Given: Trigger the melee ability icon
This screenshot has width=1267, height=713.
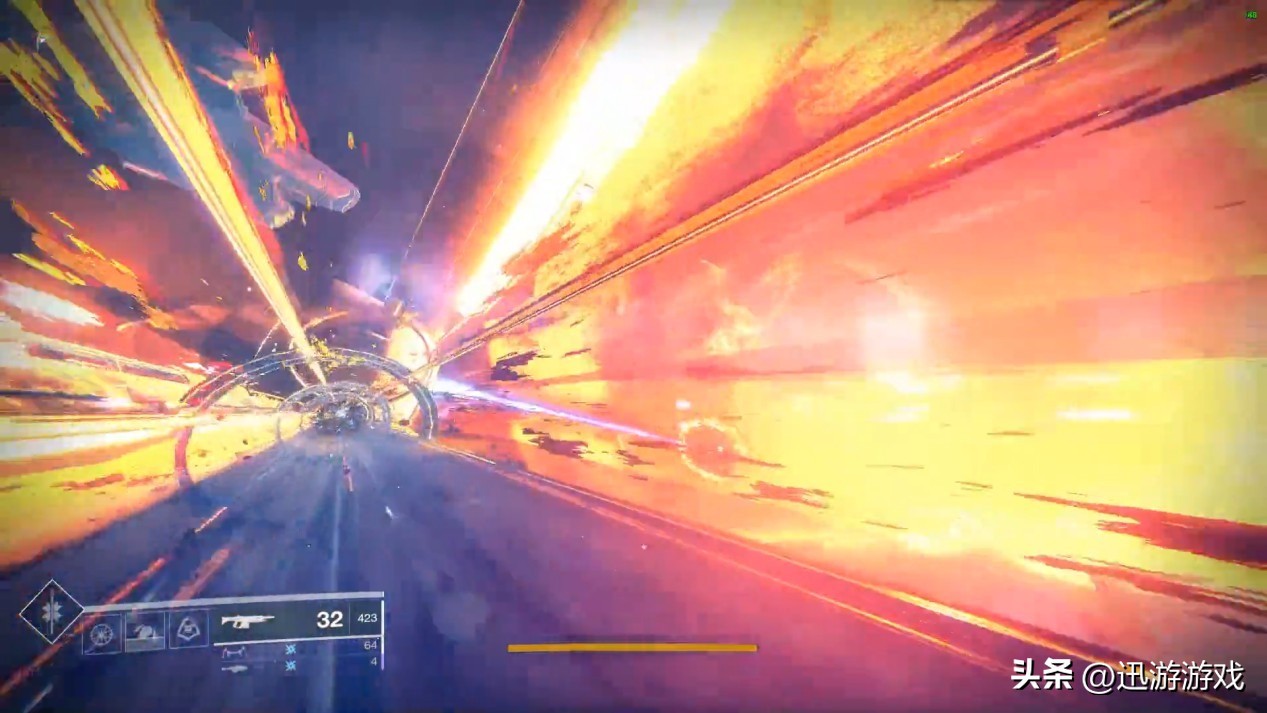Looking at the screenshot, I should pos(145,631).
